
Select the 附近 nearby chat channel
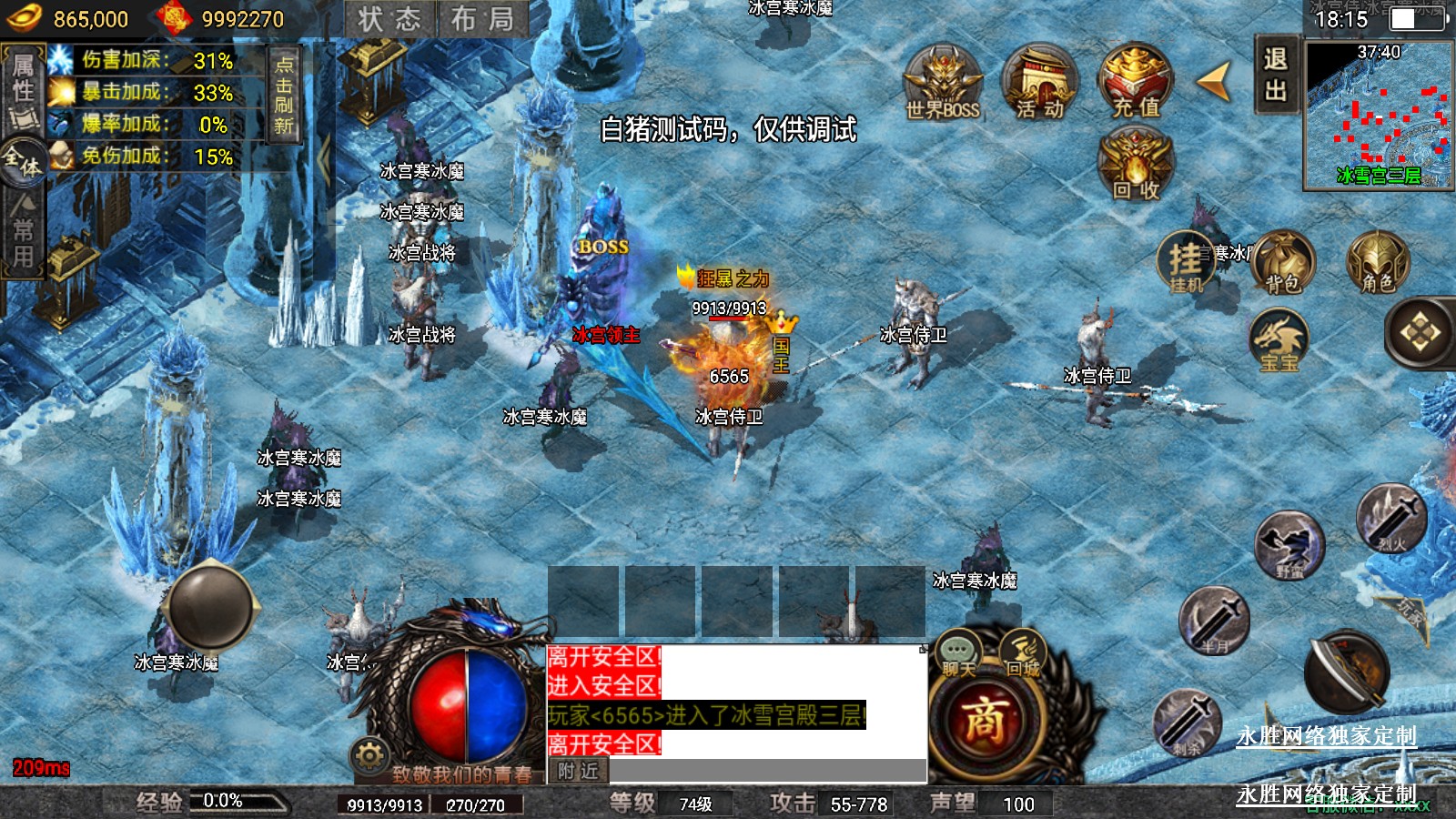pyautogui.click(x=579, y=772)
